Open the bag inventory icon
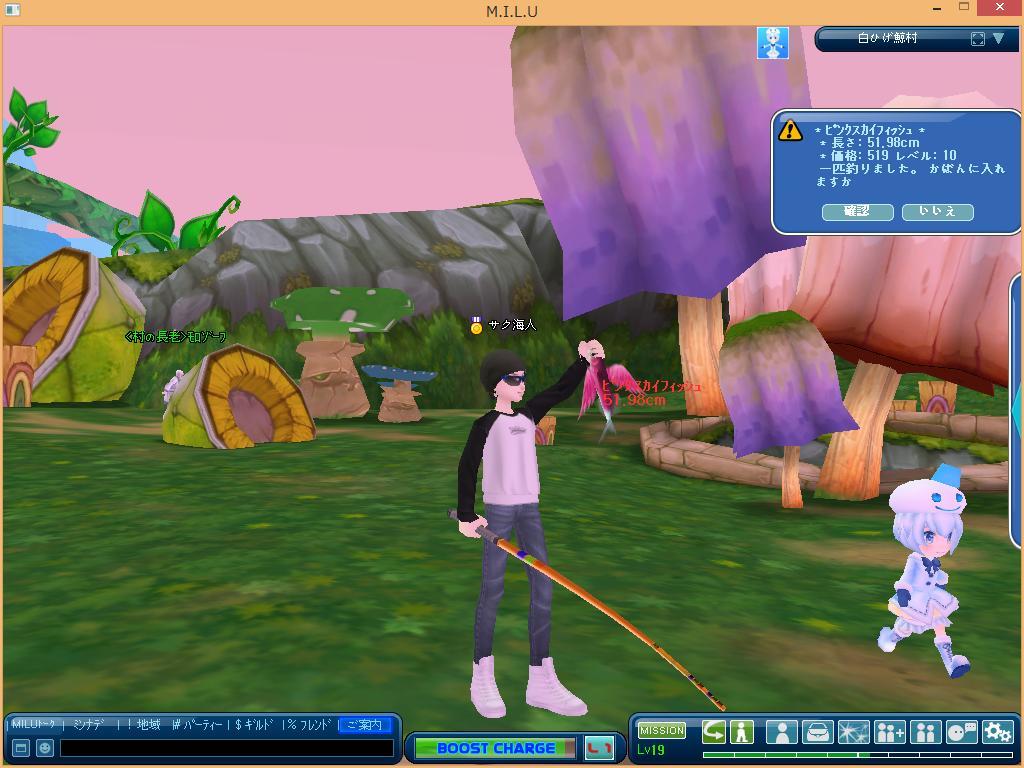This screenshot has width=1024, height=768. [x=817, y=732]
